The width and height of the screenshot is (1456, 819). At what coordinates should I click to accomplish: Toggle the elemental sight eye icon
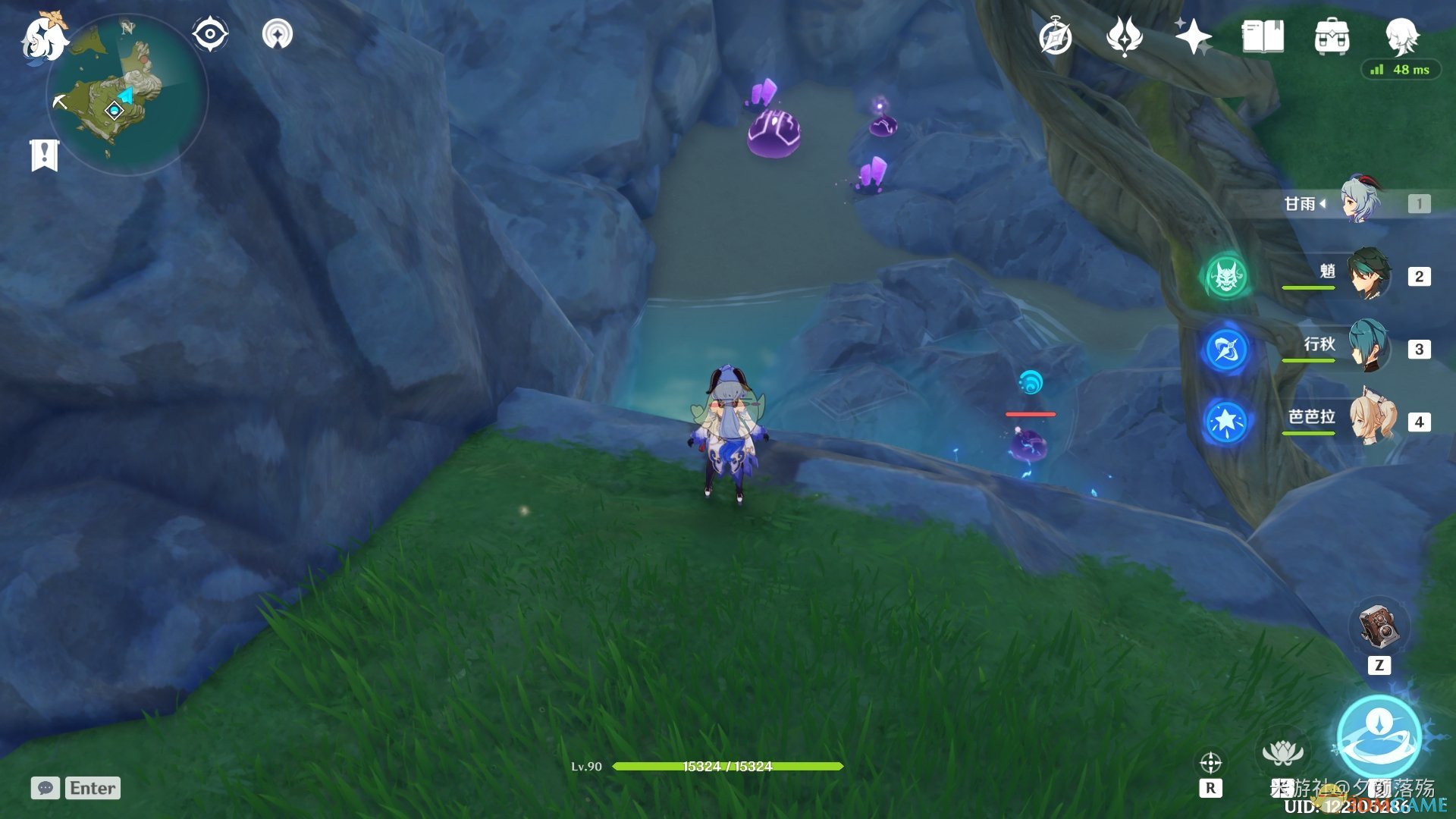[x=209, y=34]
